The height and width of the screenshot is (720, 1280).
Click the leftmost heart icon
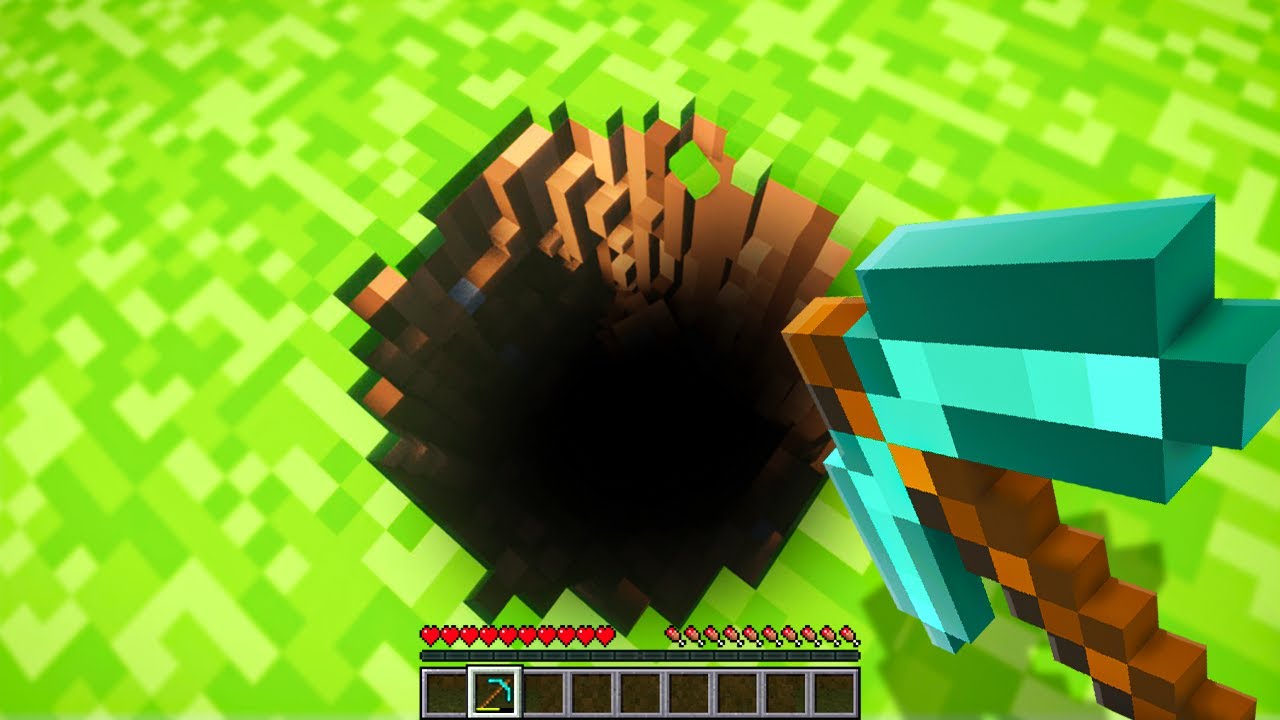pos(431,636)
